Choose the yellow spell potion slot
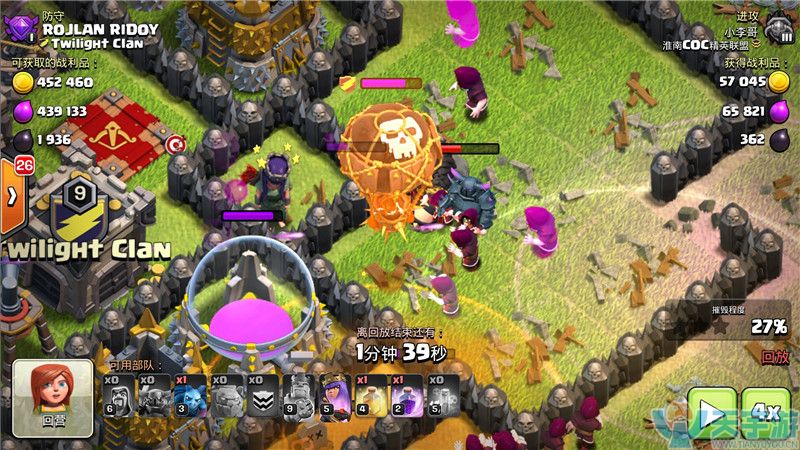 tap(369, 396)
